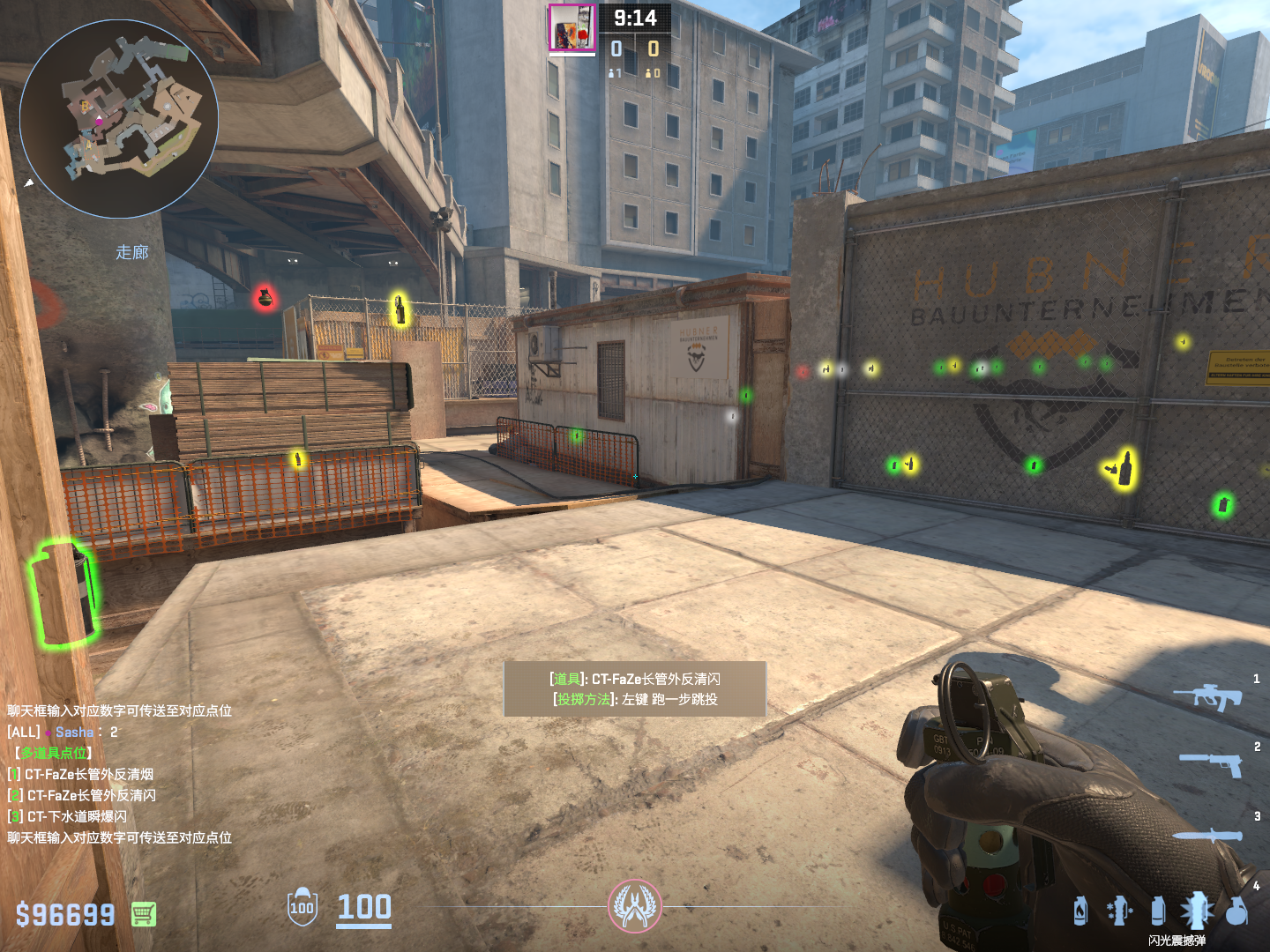
Task: Click the CT team emblem at bottom center
Action: [x=634, y=905]
